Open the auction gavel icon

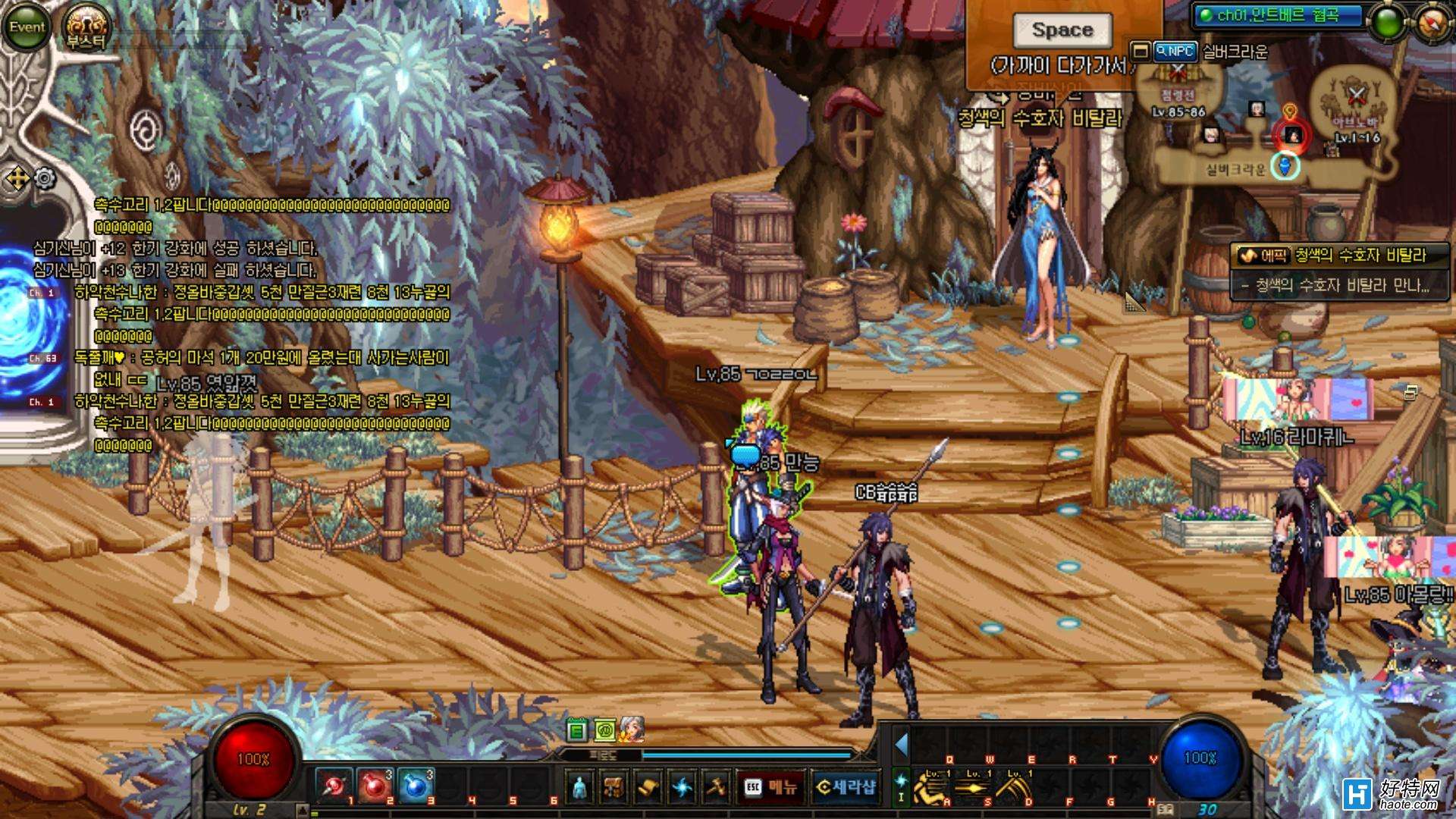716,787
